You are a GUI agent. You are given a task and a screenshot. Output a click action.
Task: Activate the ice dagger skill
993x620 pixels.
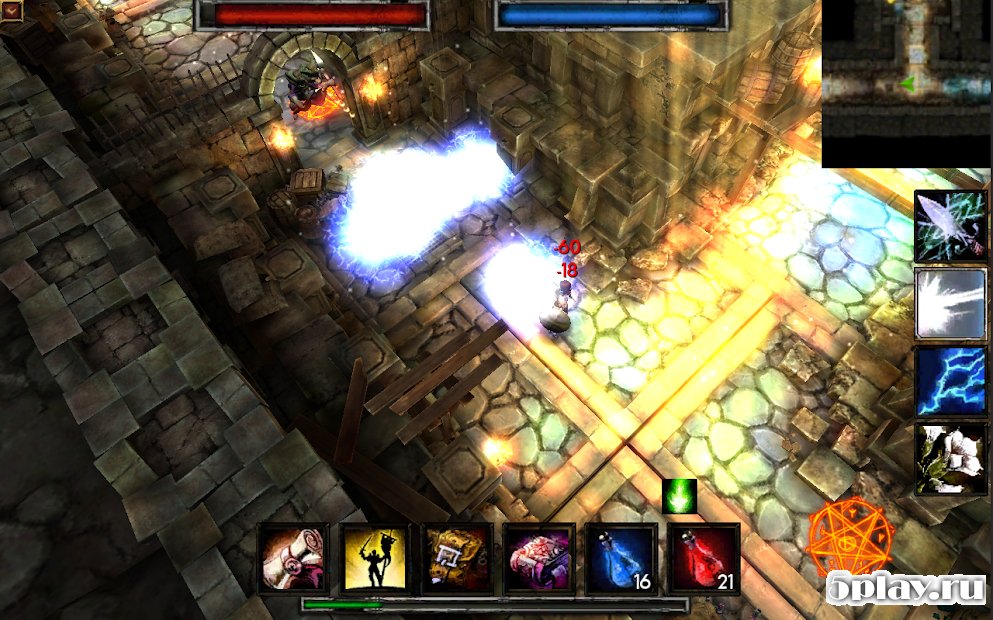click(x=950, y=226)
